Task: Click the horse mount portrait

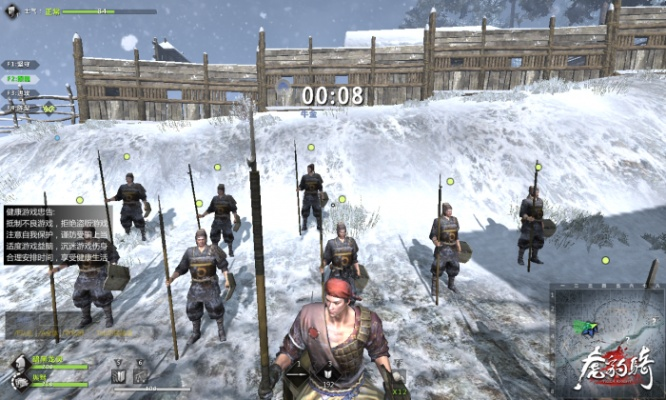Action: 19,381
